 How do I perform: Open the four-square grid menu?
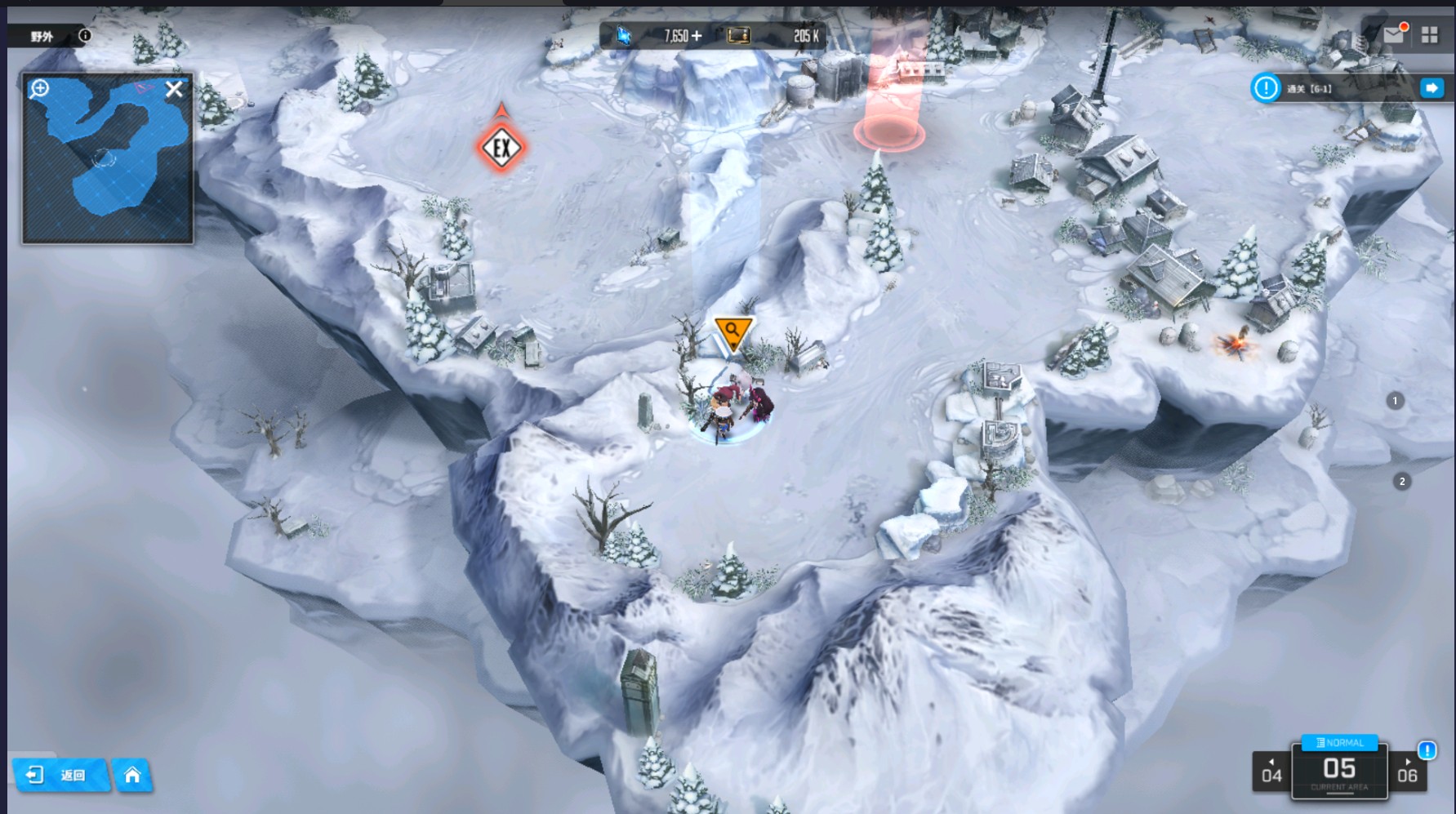pos(1429,34)
